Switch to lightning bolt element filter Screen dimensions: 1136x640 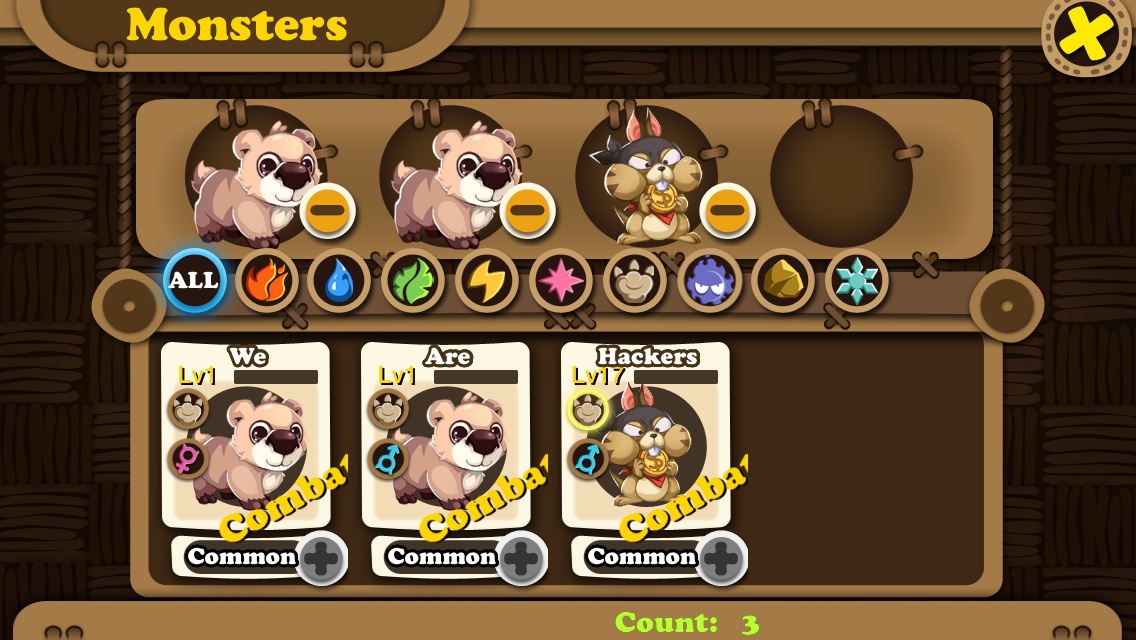pyautogui.click(x=487, y=281)
